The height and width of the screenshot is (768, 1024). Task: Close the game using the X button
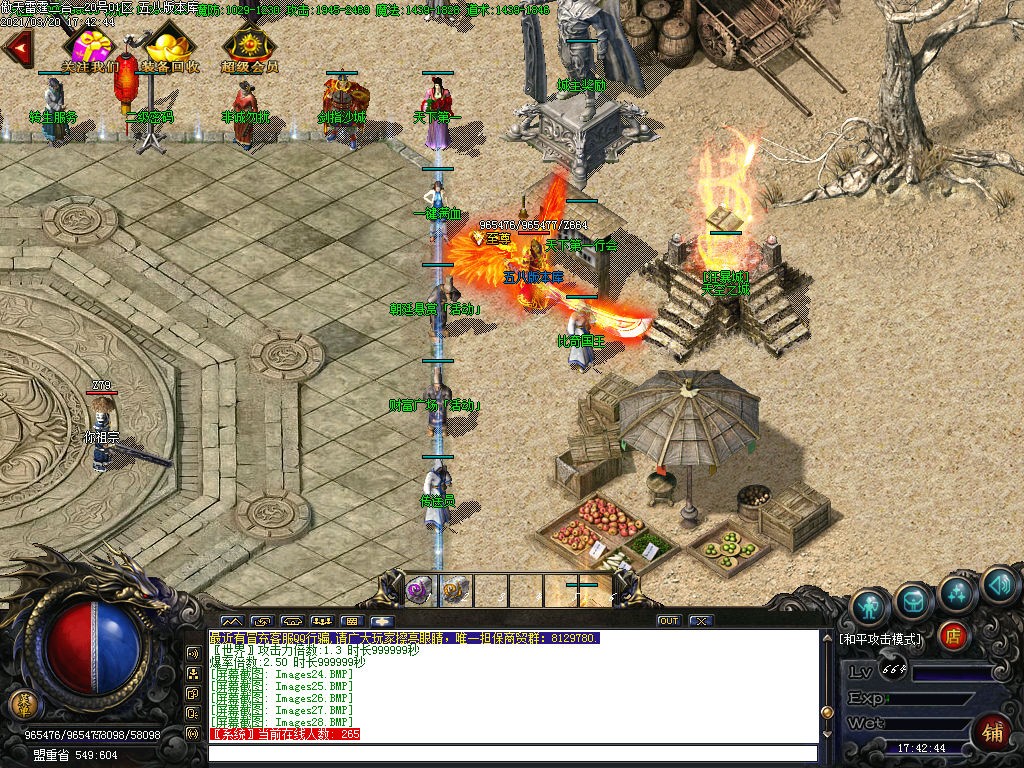[x=701, y=621]
